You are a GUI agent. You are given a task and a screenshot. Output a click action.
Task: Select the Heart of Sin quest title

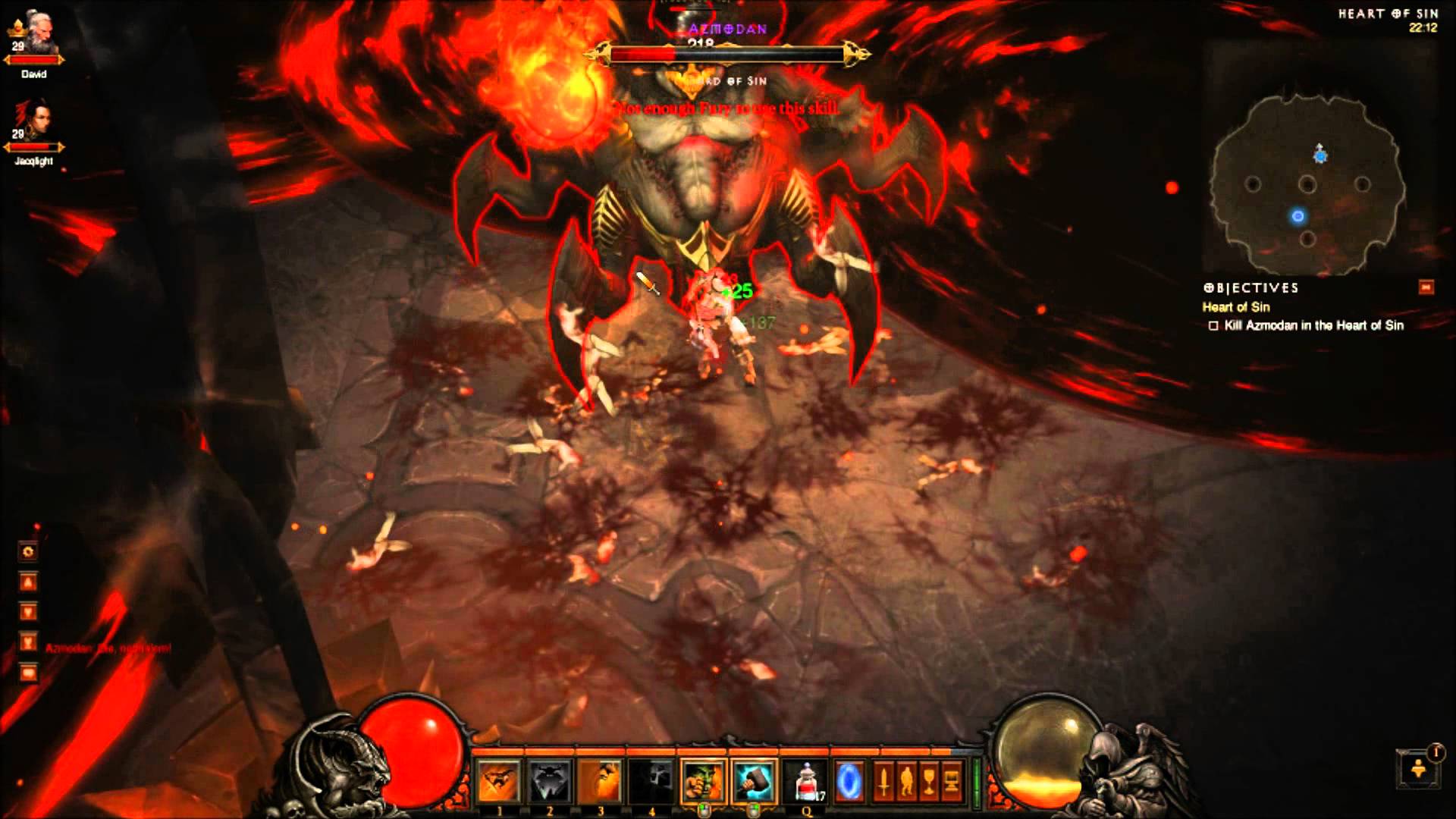pyautogui.click(x=1236, y=307)
